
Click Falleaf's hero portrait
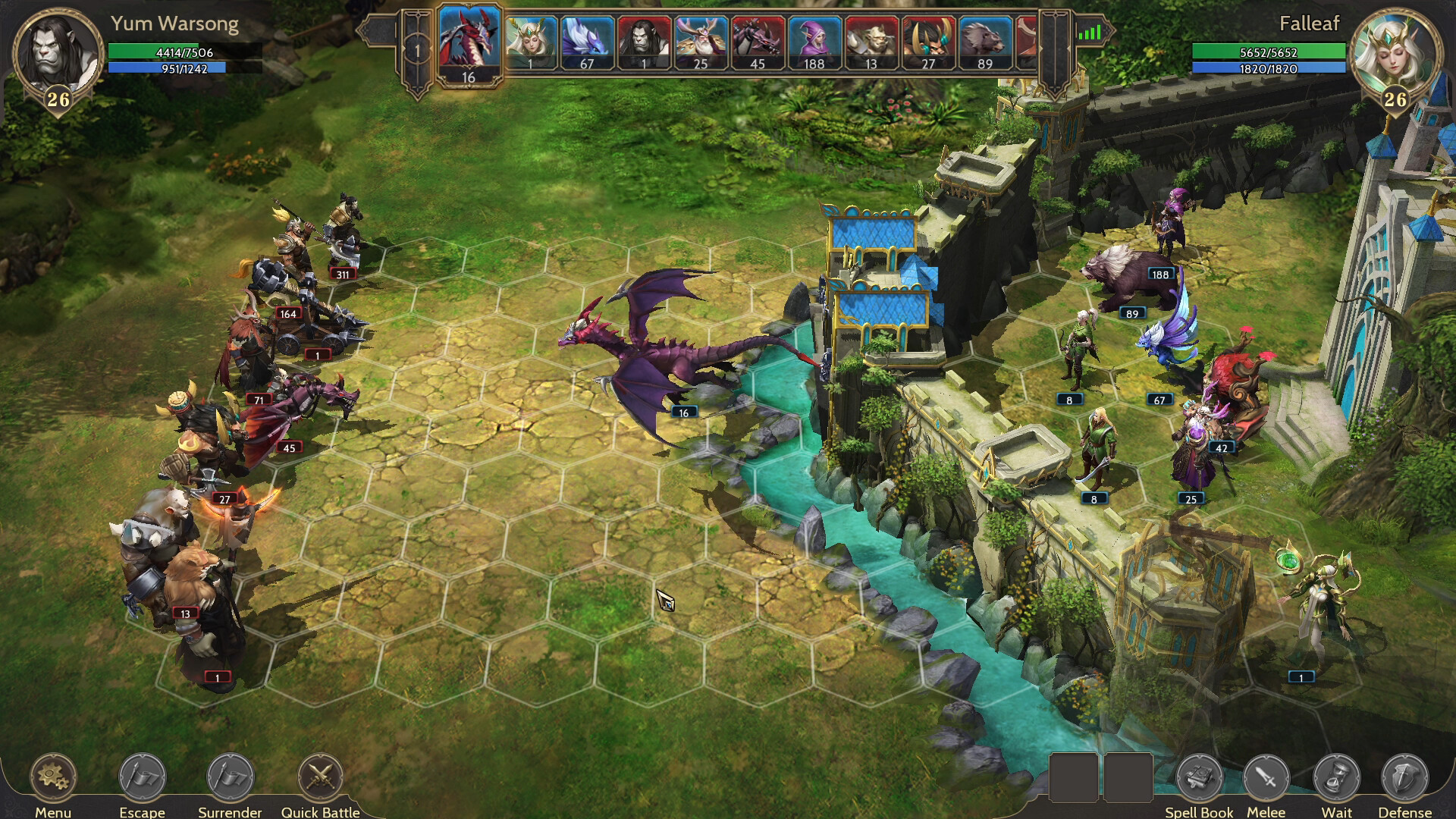coord(1395,53)
